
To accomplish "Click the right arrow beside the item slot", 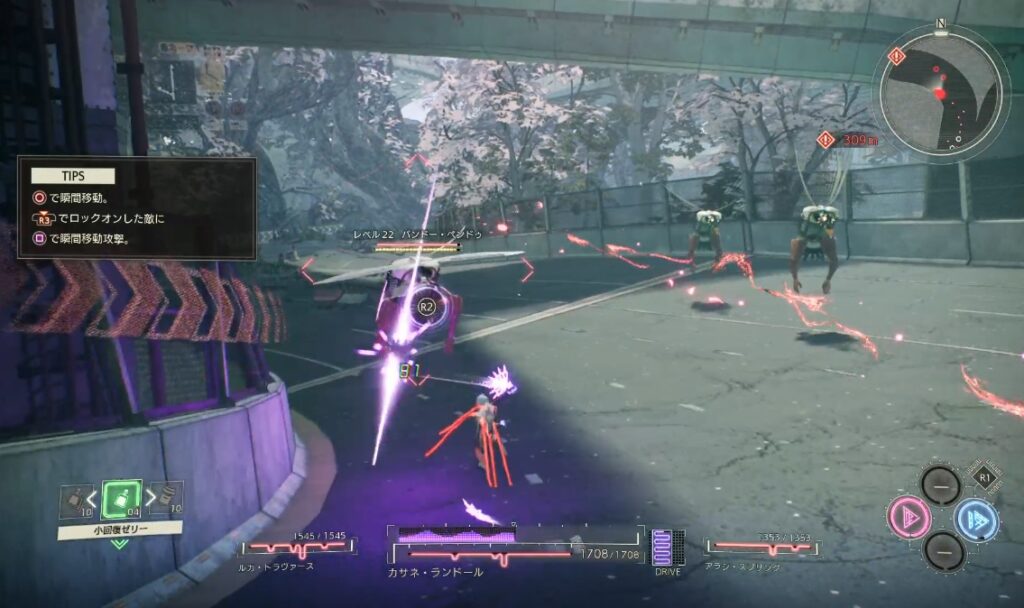I will point(150,495).
